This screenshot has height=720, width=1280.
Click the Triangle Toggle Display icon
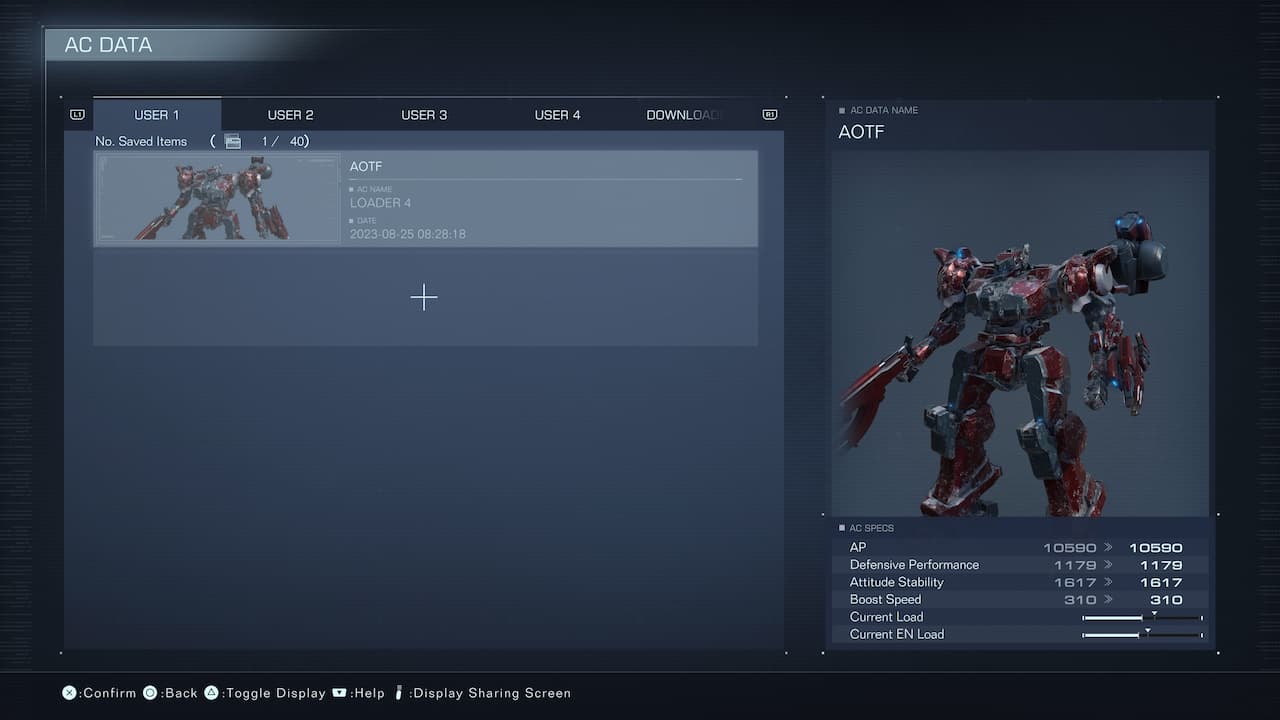pos(212,692)
